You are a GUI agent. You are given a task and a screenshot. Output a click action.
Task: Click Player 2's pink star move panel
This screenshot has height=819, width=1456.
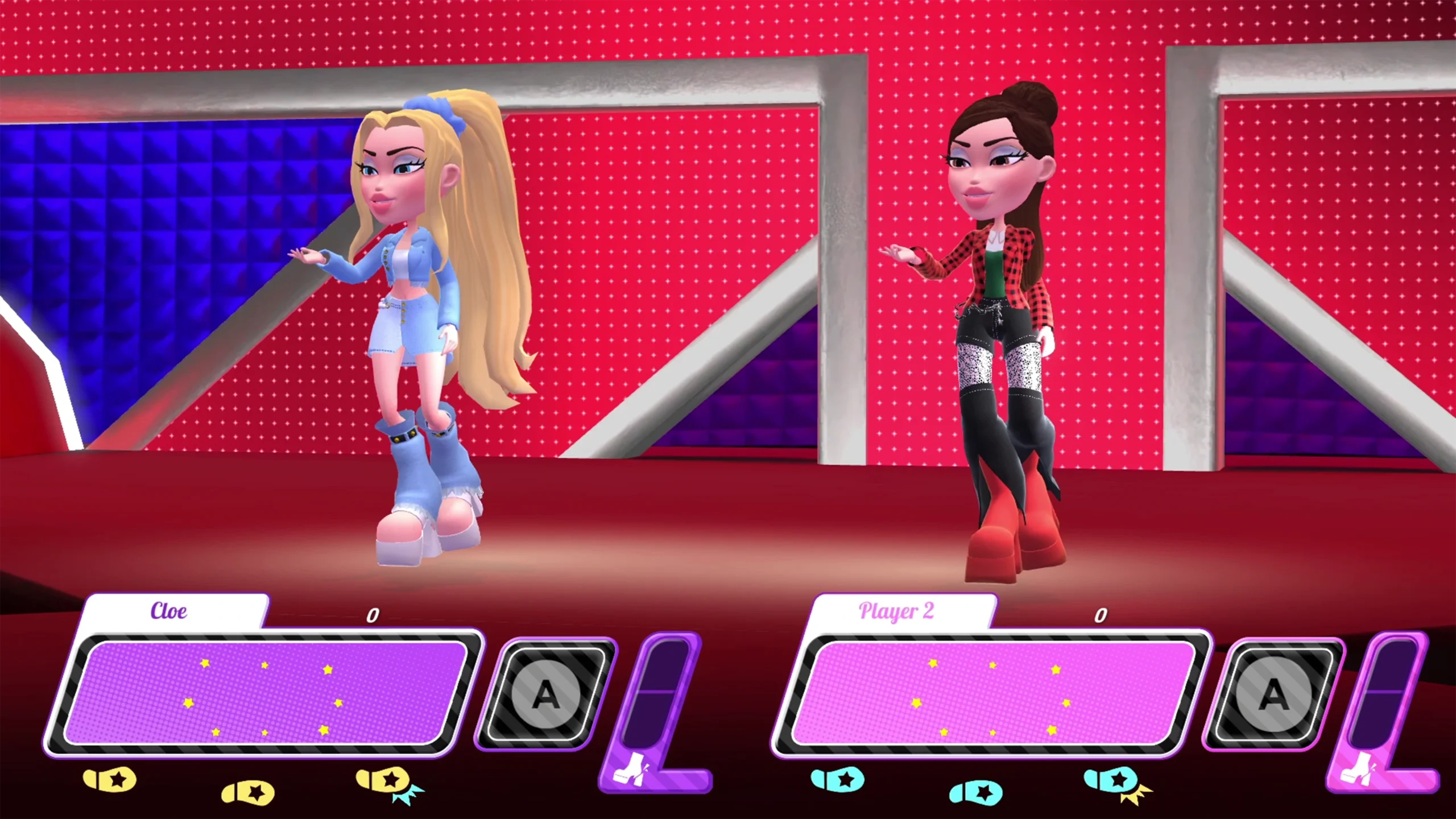tap(992, 693)
